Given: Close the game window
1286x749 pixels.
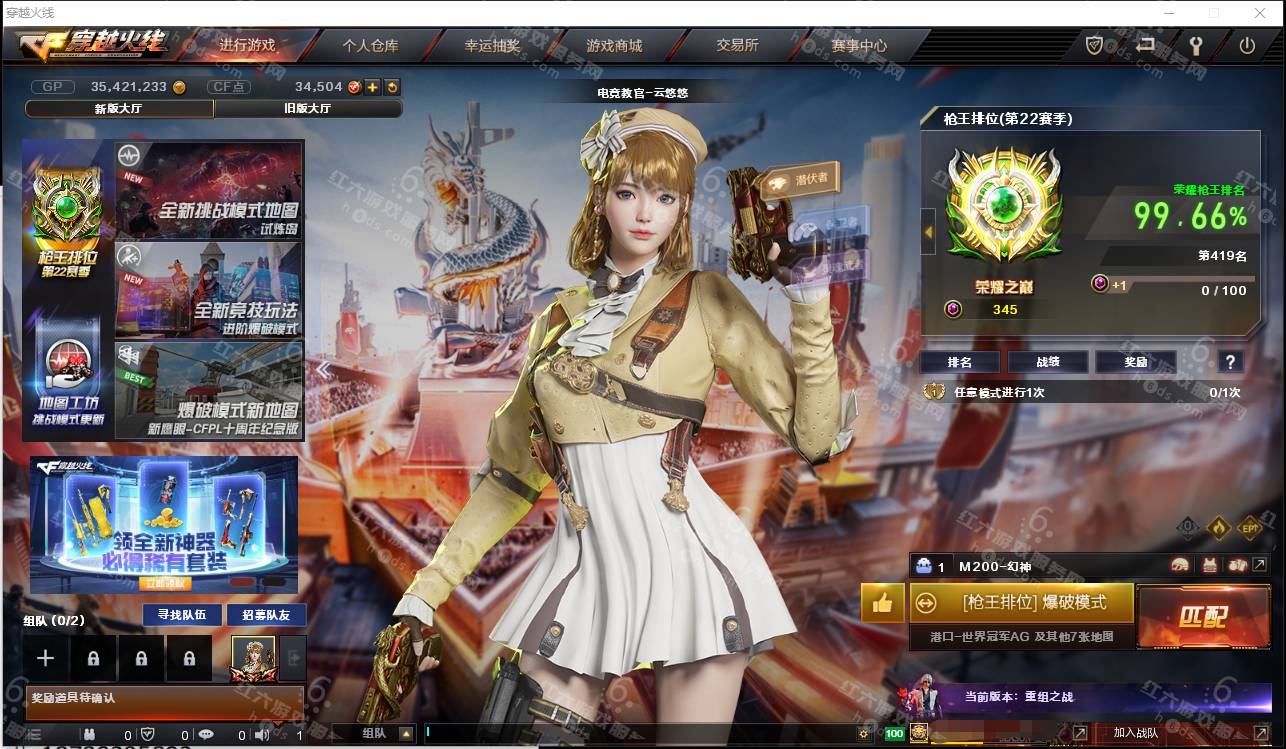Looking at the screenshot, I should pyautogui.click(x=1261, y=13).
